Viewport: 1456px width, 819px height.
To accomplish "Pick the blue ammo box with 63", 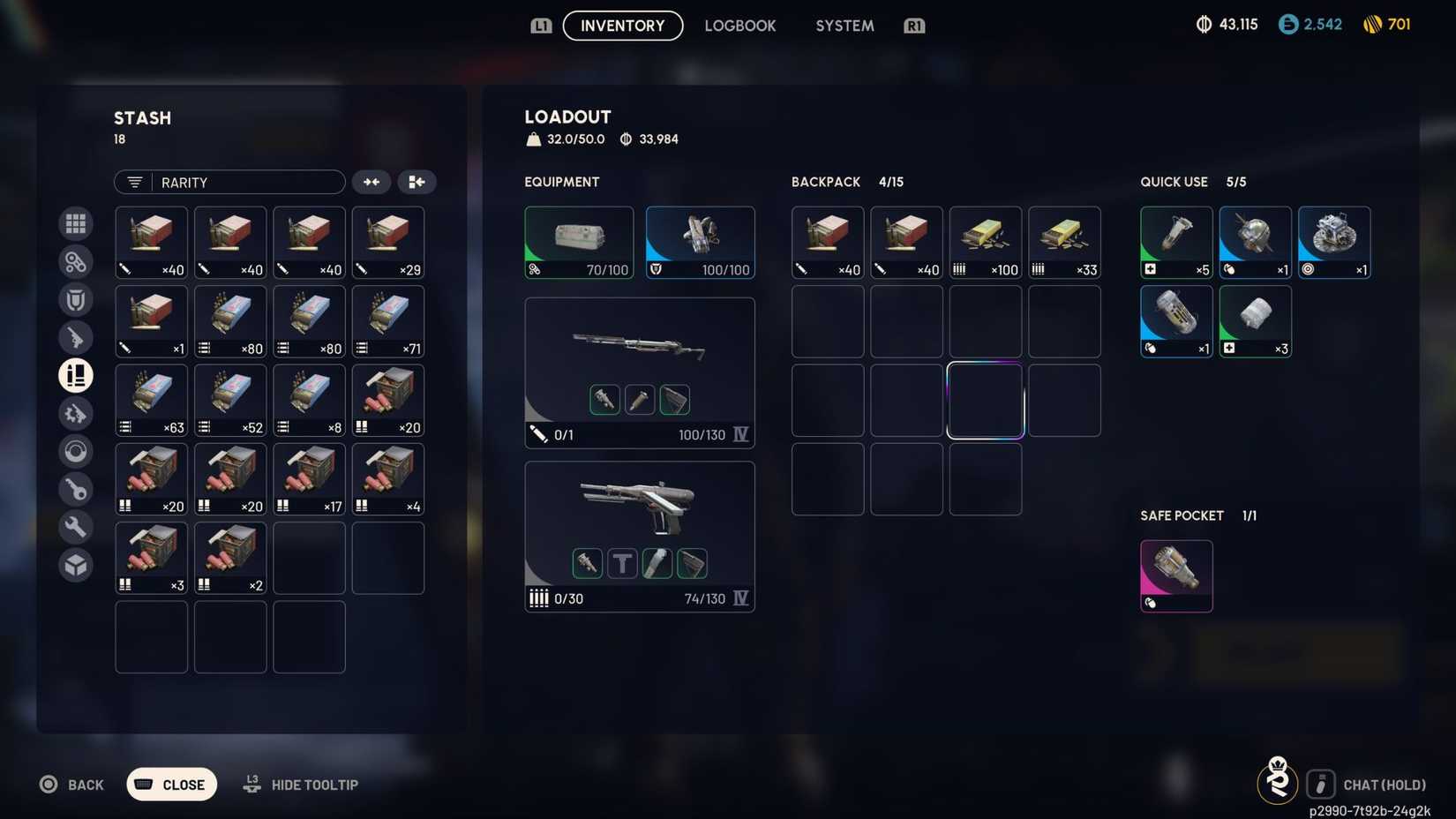I will pyautogui.click(x=152, y=400).
